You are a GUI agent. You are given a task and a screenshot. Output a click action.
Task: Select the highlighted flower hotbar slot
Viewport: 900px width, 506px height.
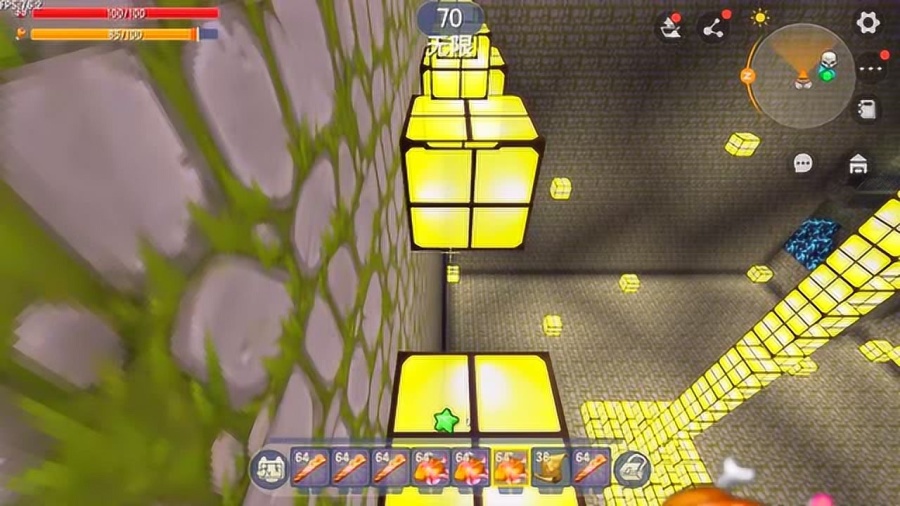point(509,468)
